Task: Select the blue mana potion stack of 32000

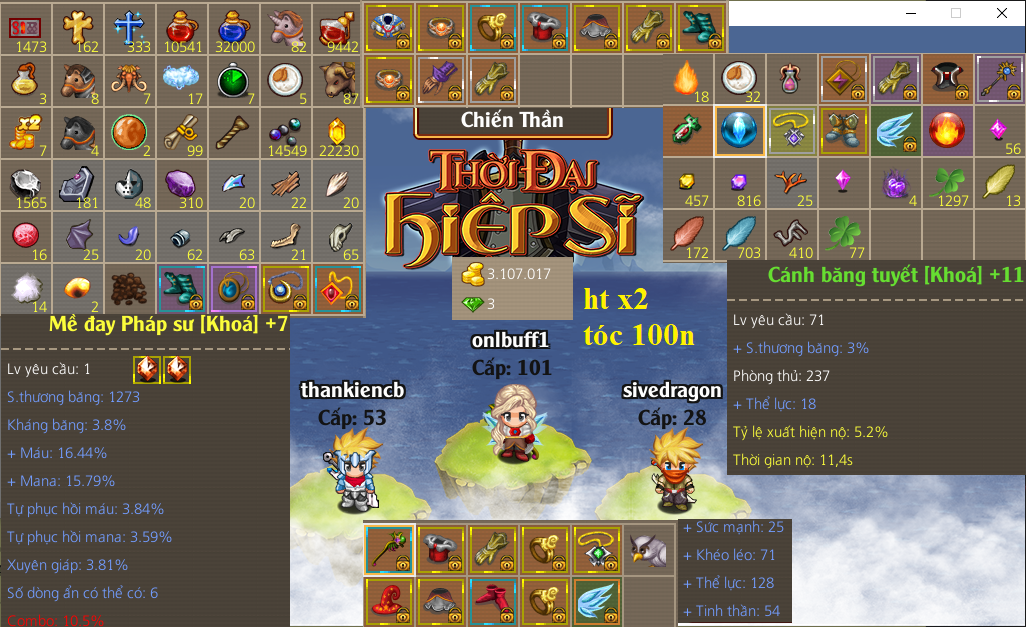Action: pyautogui.click(x=233, y=26)
